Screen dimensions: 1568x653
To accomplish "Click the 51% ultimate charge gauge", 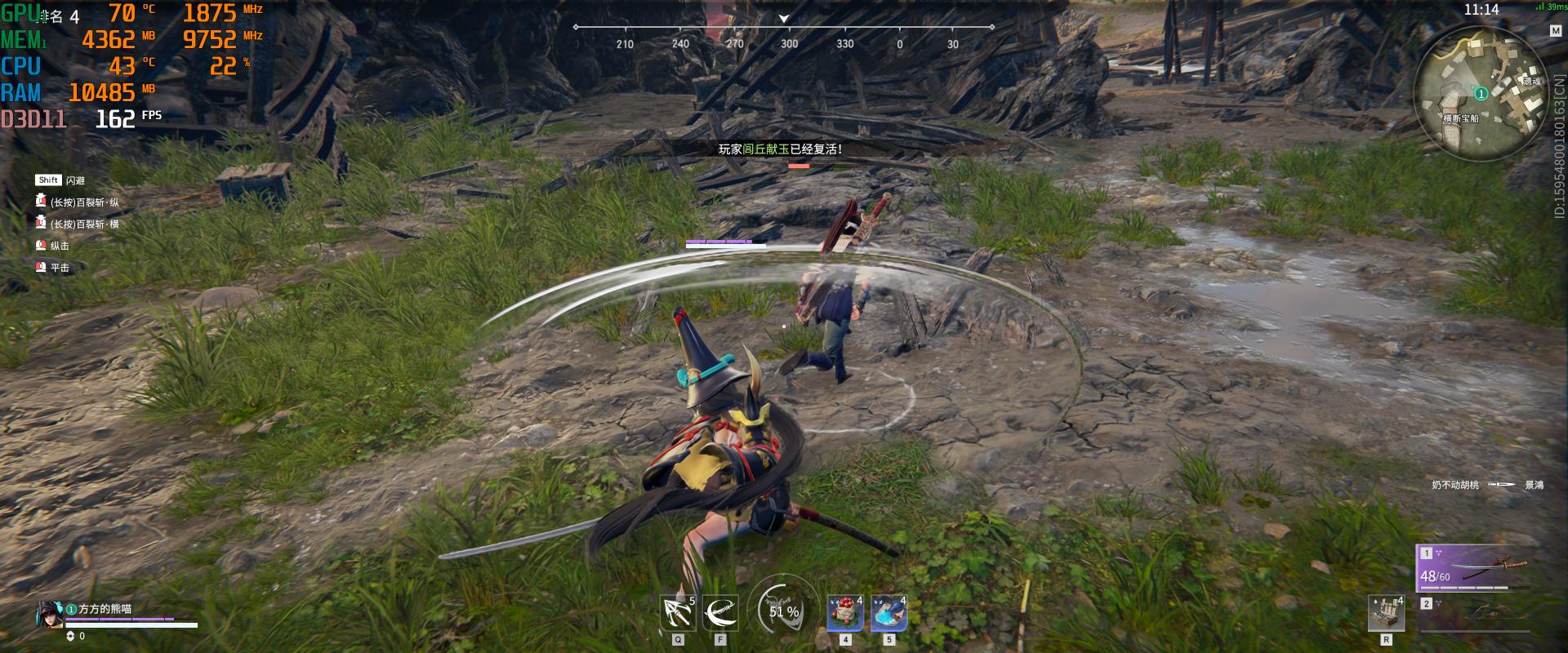I will tap(783, 610).
